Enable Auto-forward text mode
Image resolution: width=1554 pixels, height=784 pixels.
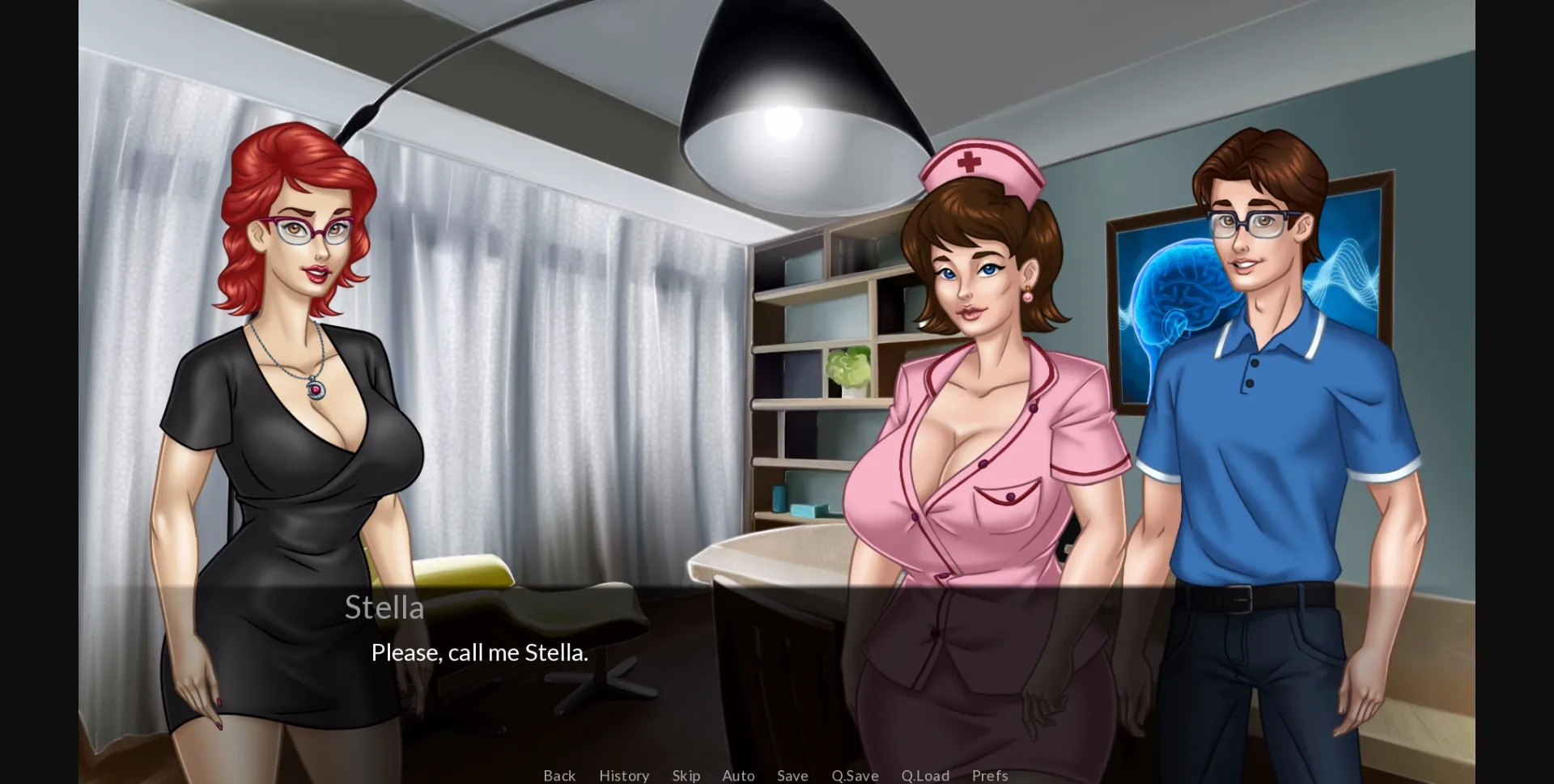737,775
